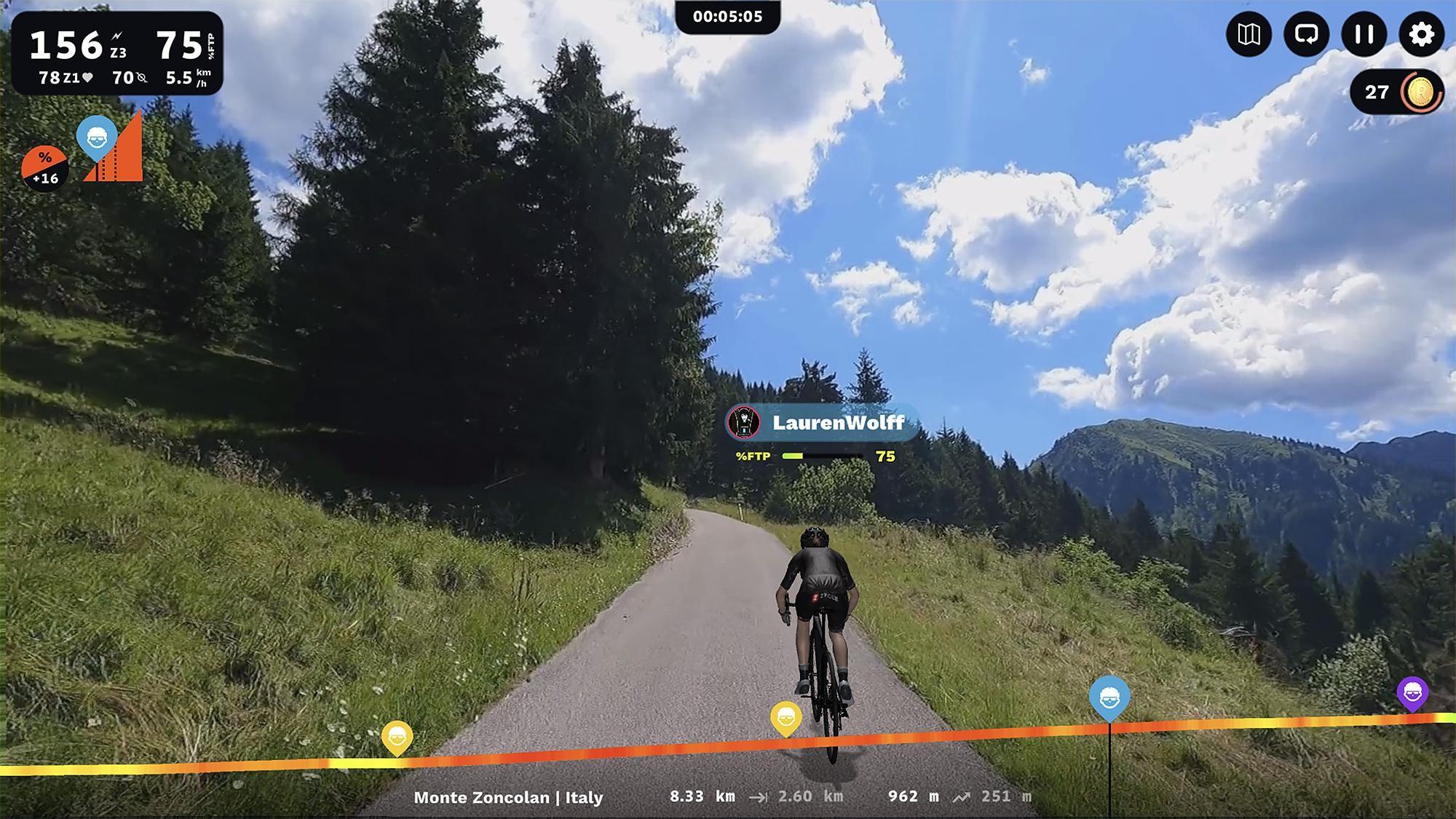Image resolution: width=1456 pixels, height=819 pixels.
Task: Open the settings menu
Action: (x=1420, y=34)
